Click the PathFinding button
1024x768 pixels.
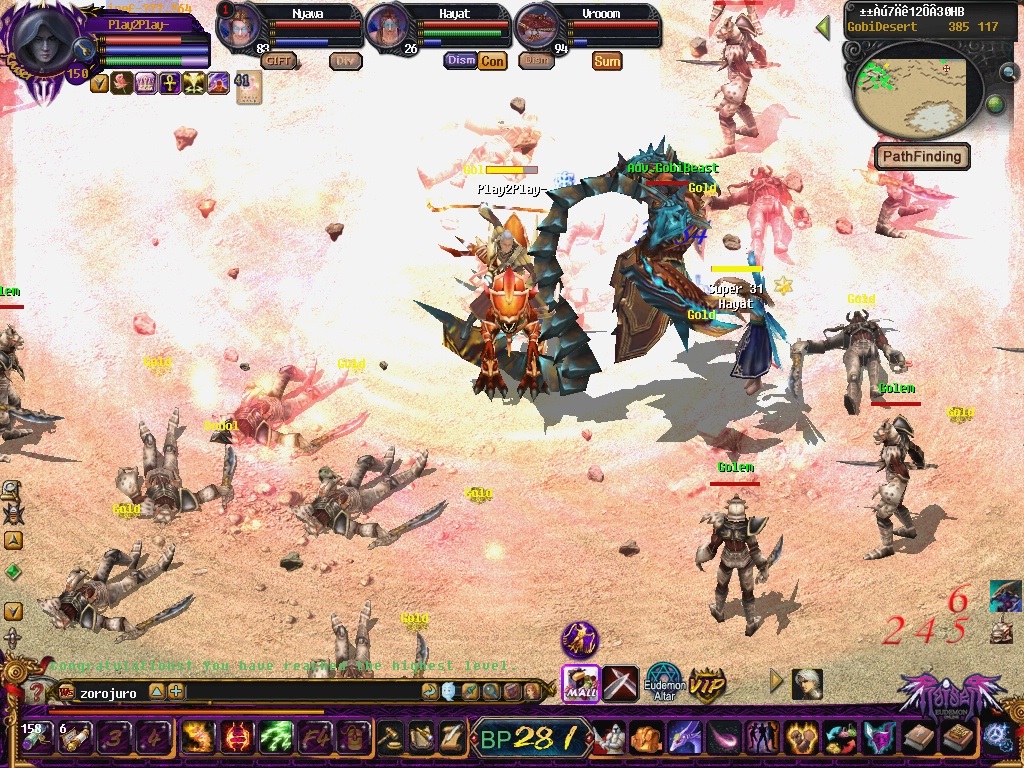tap(922, 156)
